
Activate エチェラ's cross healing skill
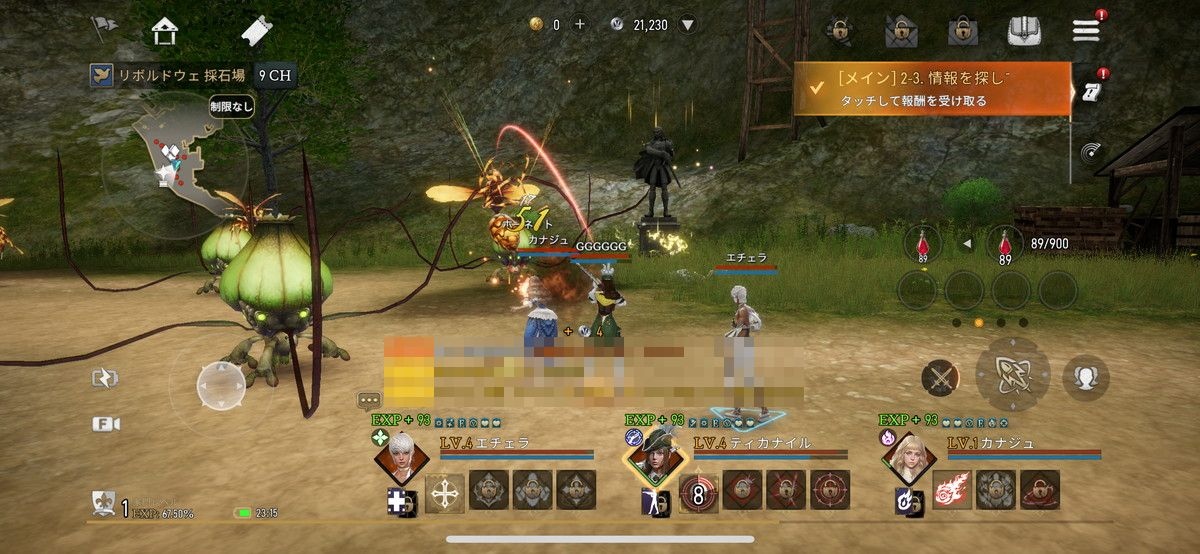coord(444,492)
